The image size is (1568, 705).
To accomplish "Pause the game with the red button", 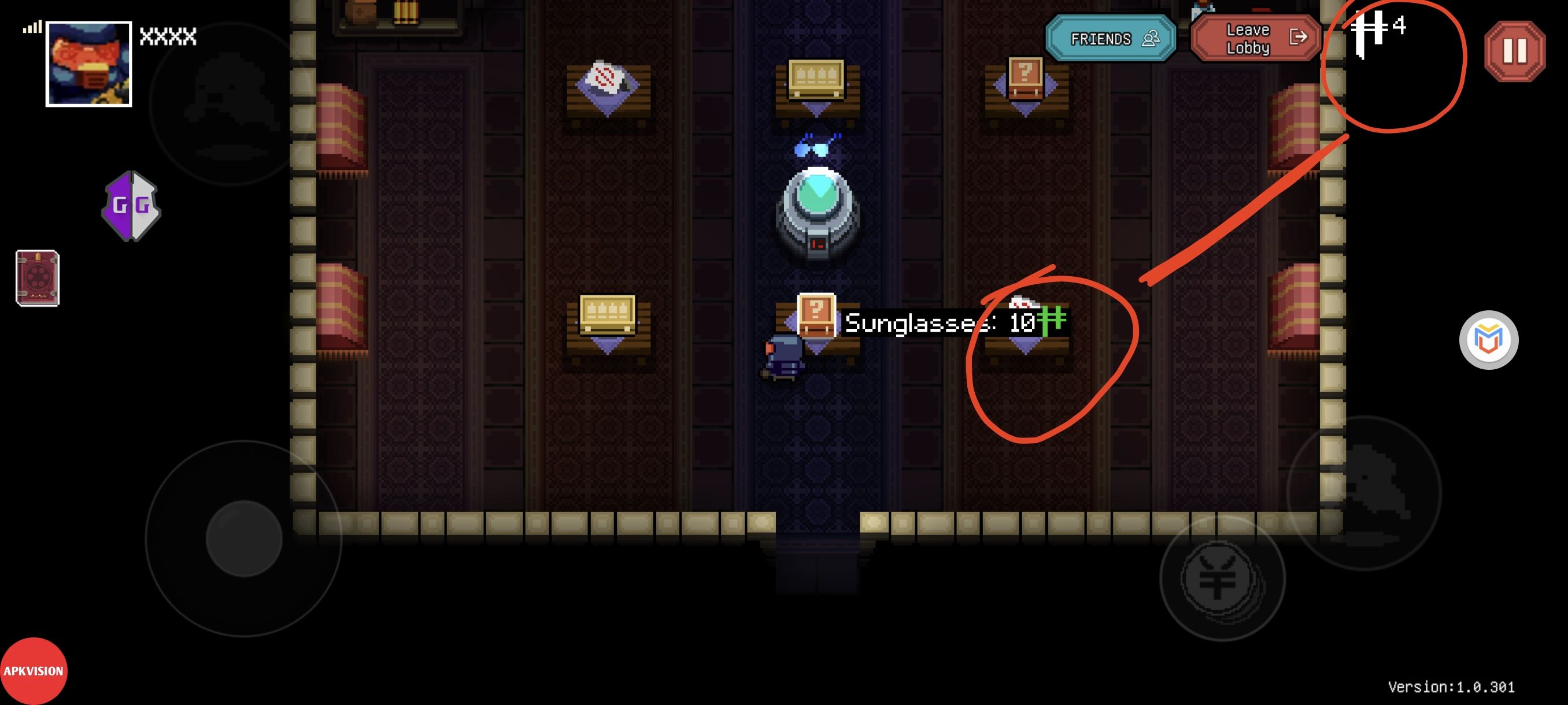I will tap(1514, 51).
